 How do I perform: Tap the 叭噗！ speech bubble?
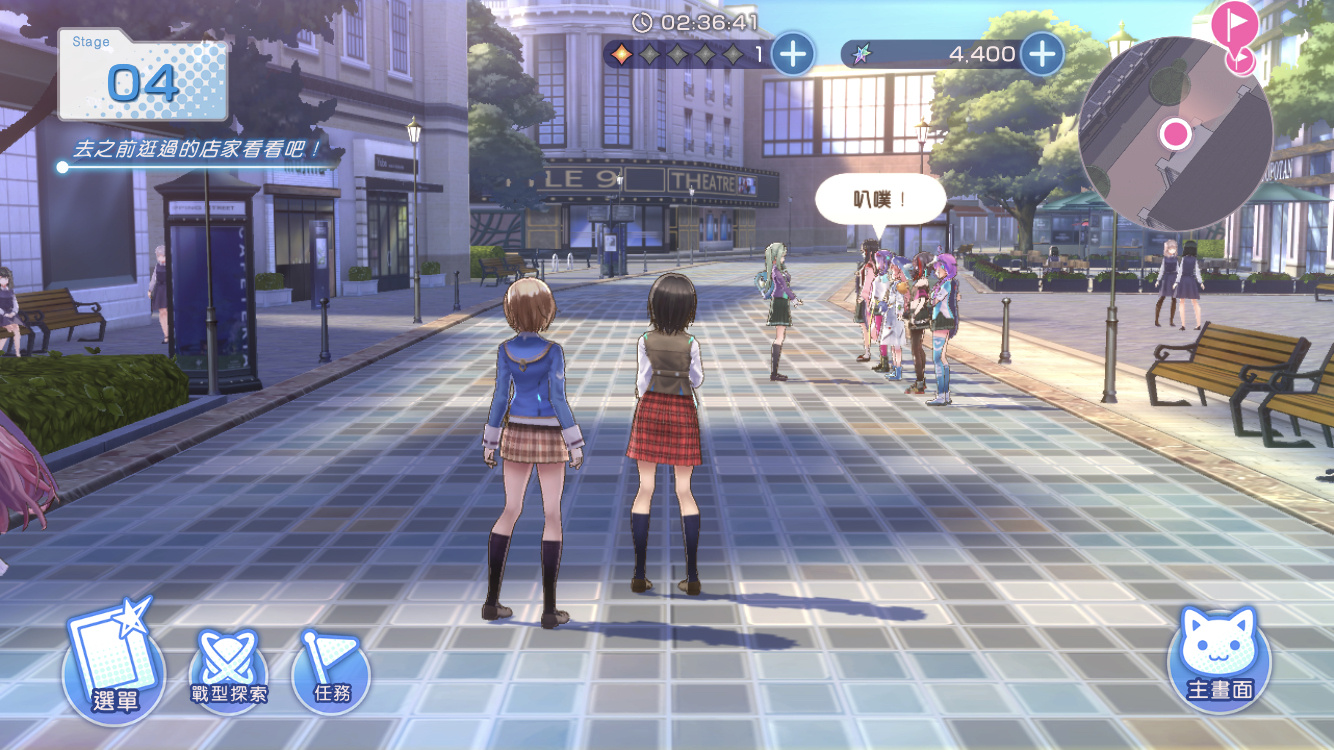[880, 200]
